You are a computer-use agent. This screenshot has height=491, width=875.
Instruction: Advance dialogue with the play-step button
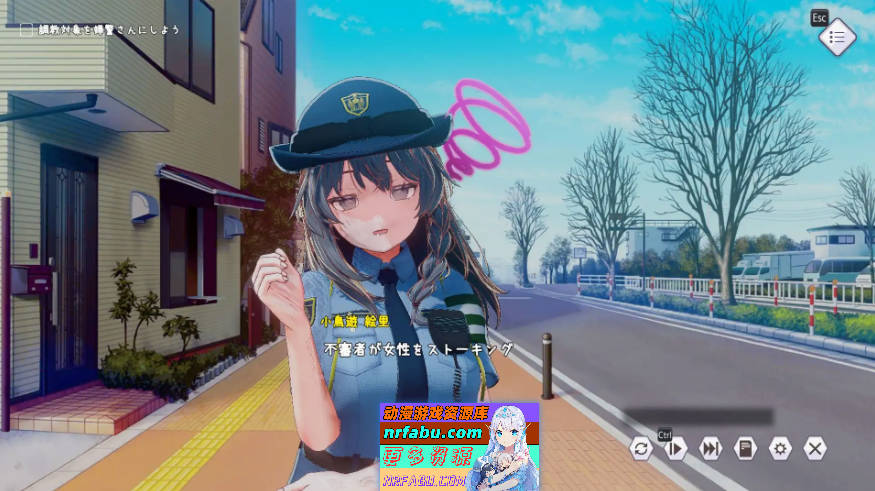(x=676, y=448)
